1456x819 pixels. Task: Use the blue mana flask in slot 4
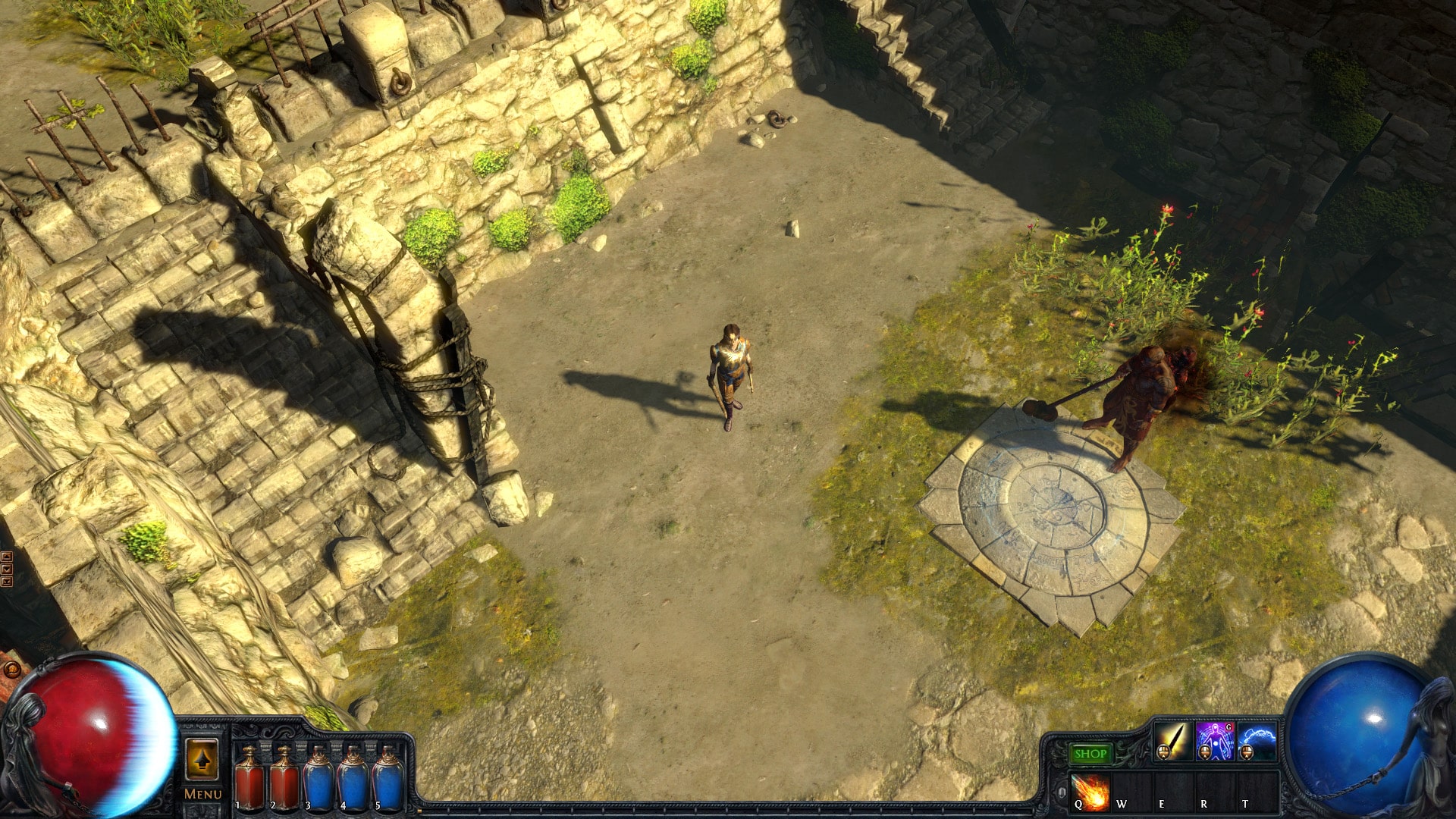(x=353, y=782)
